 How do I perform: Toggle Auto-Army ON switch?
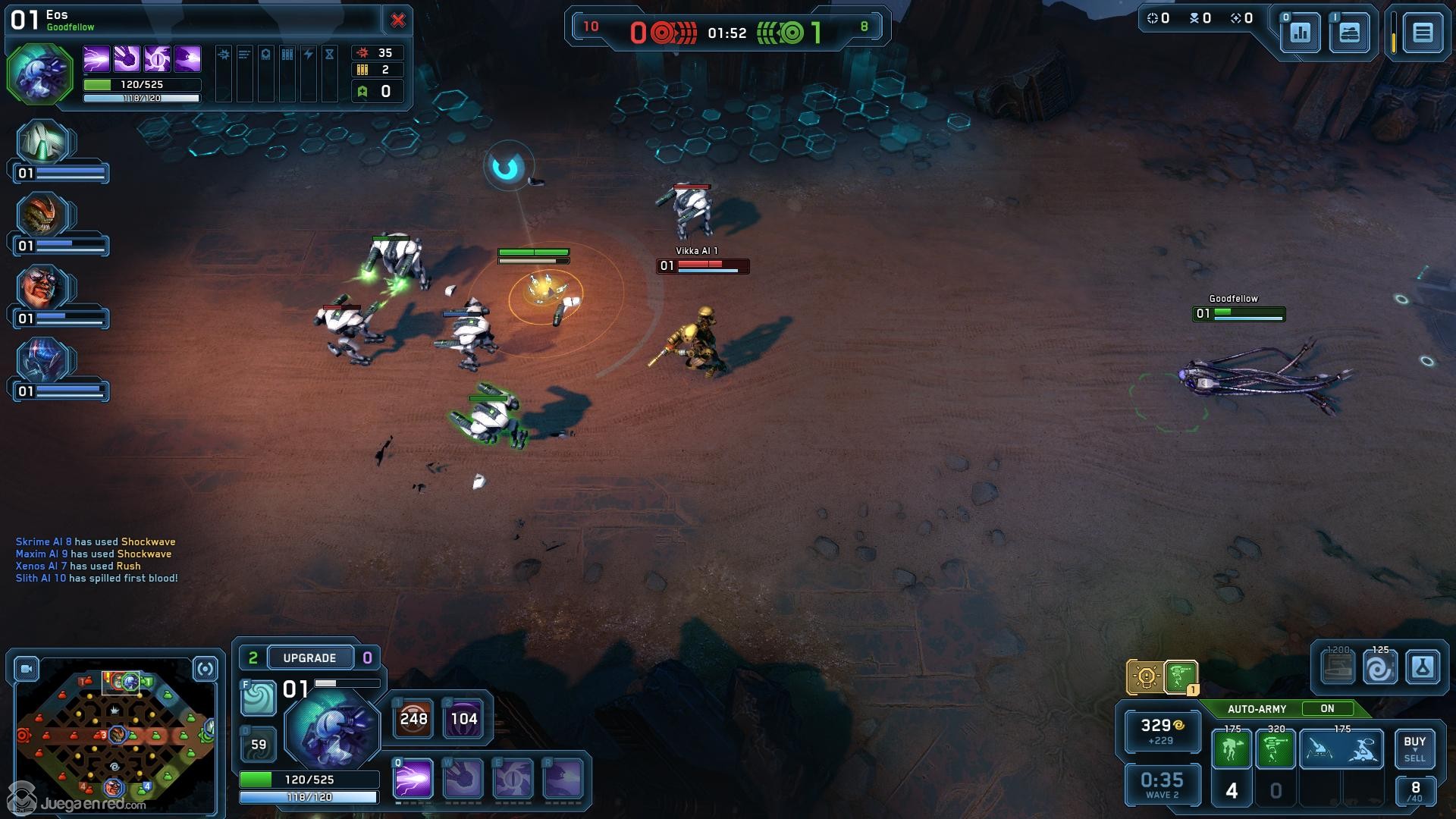pyautogui.click(x=1327, y=708)
